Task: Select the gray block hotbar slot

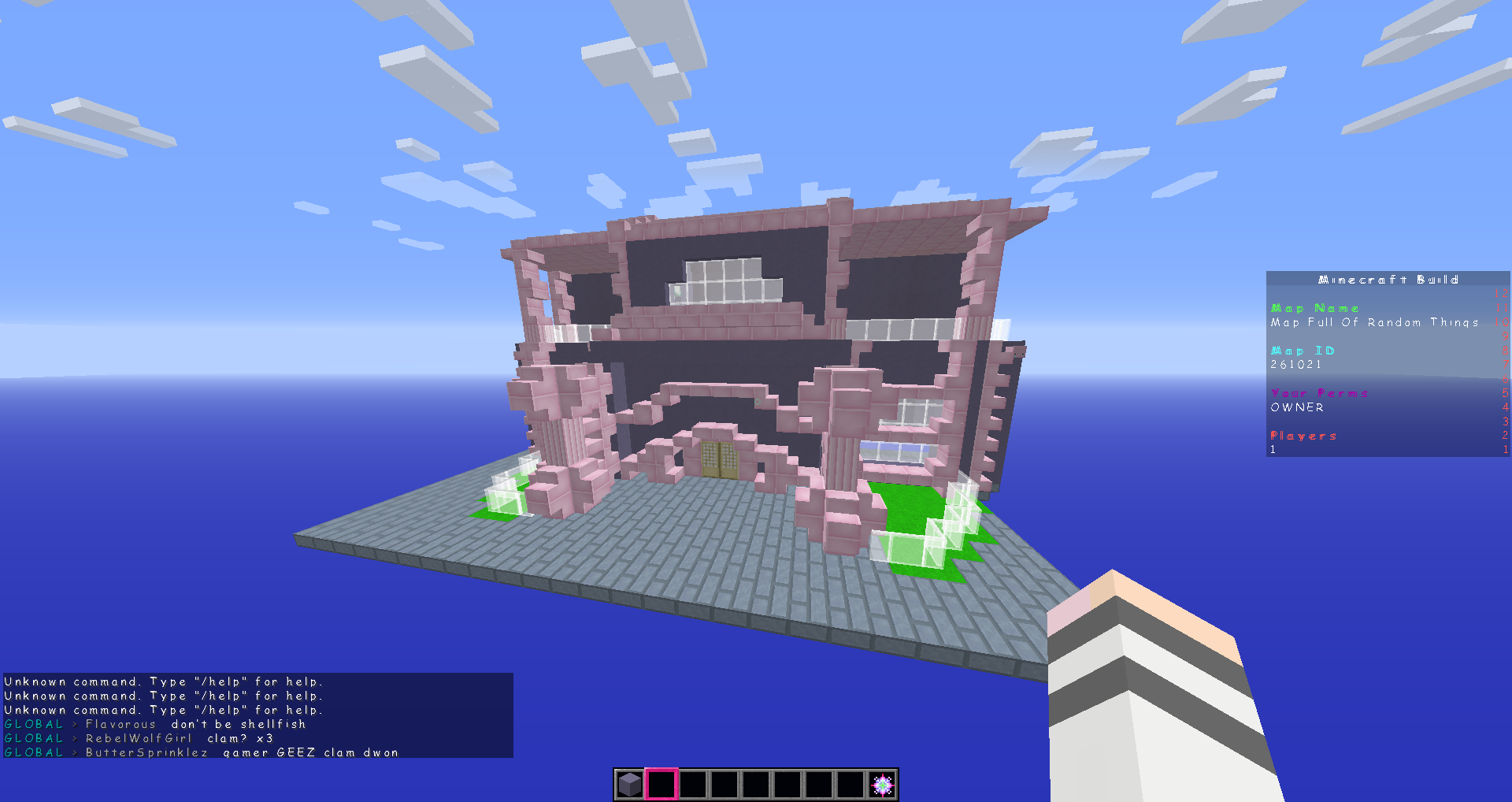Action: pyautogui.click(x=630, y=785)
